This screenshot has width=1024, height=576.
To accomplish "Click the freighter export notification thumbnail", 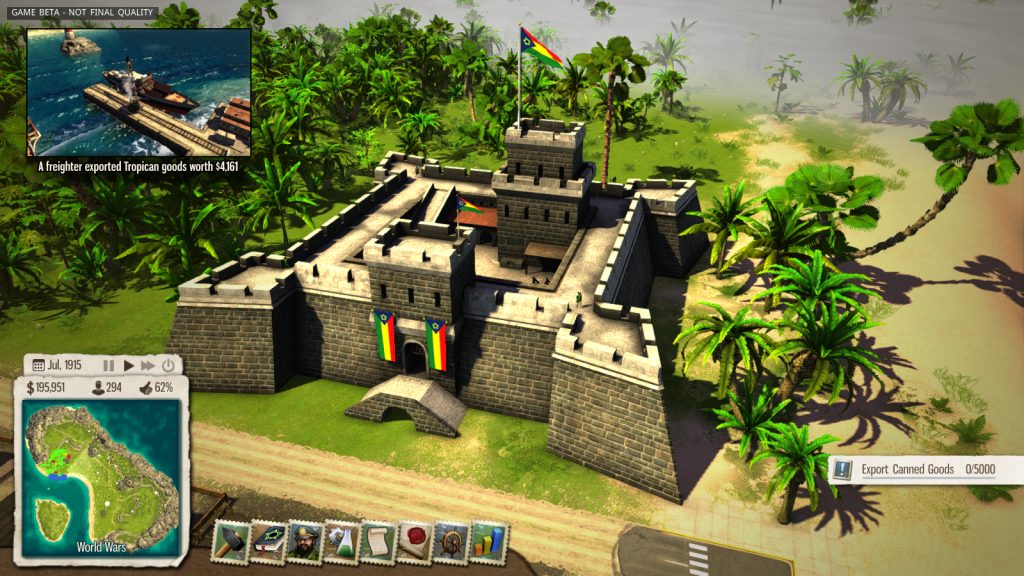I will [138, 92].
